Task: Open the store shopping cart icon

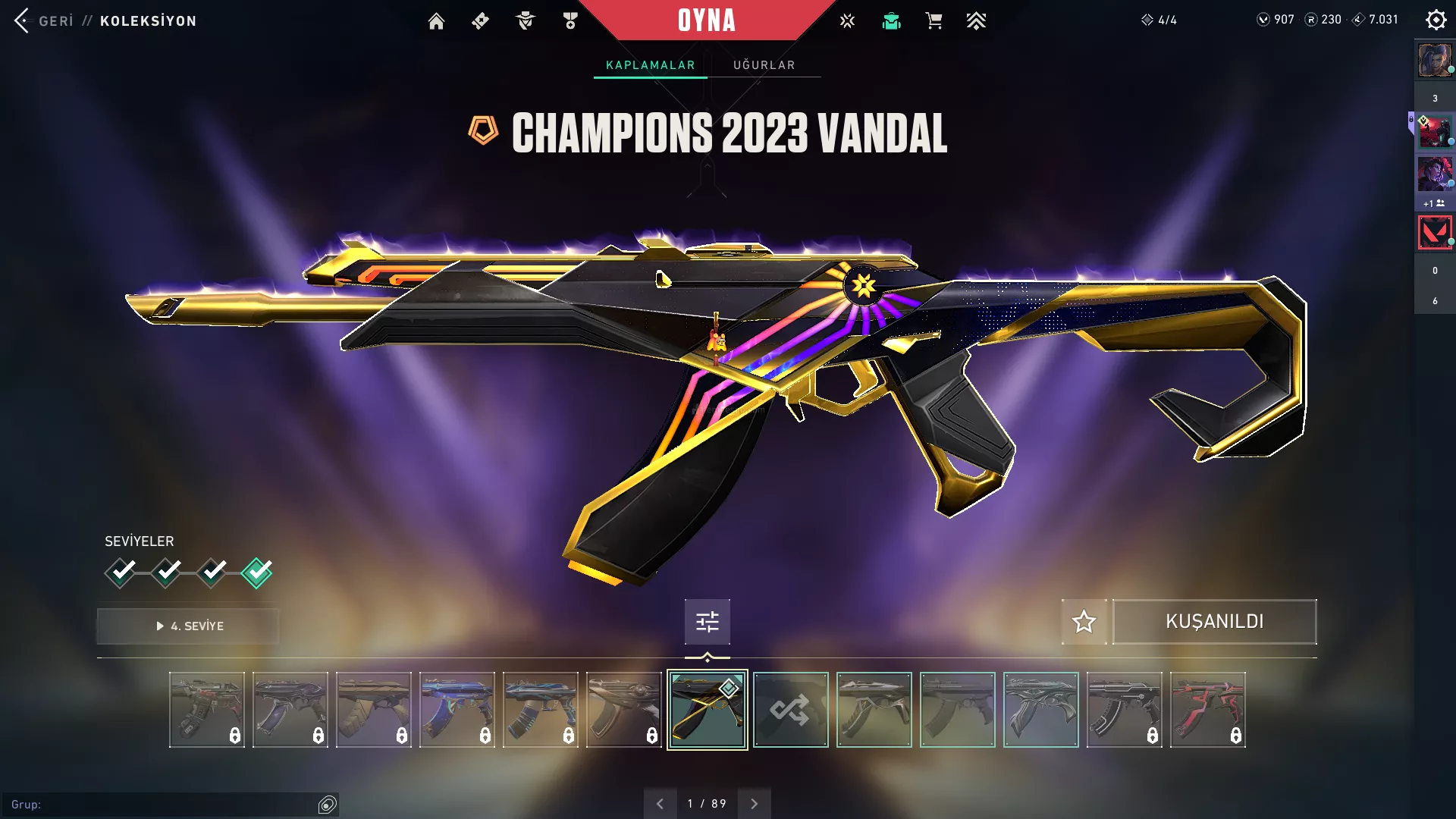Action: pyautogui.click(x=934, y=21)
